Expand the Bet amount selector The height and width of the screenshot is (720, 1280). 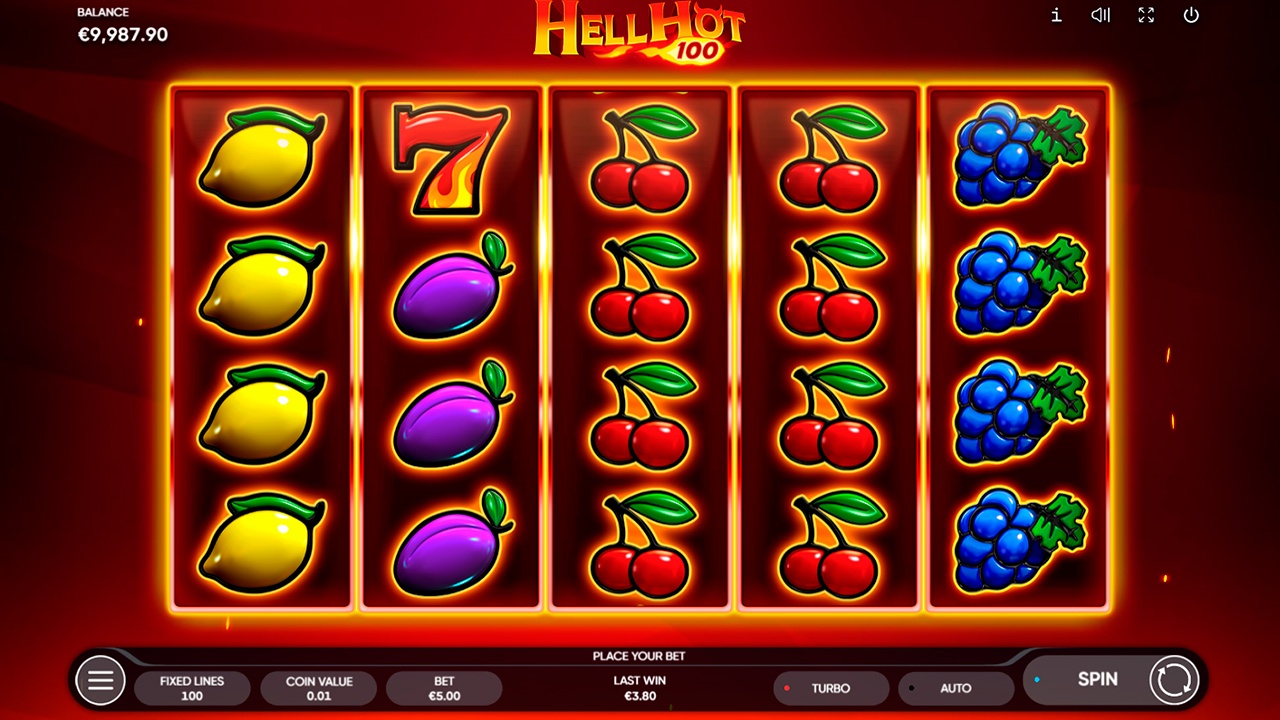pyautogui.click(x=444, y=688)
